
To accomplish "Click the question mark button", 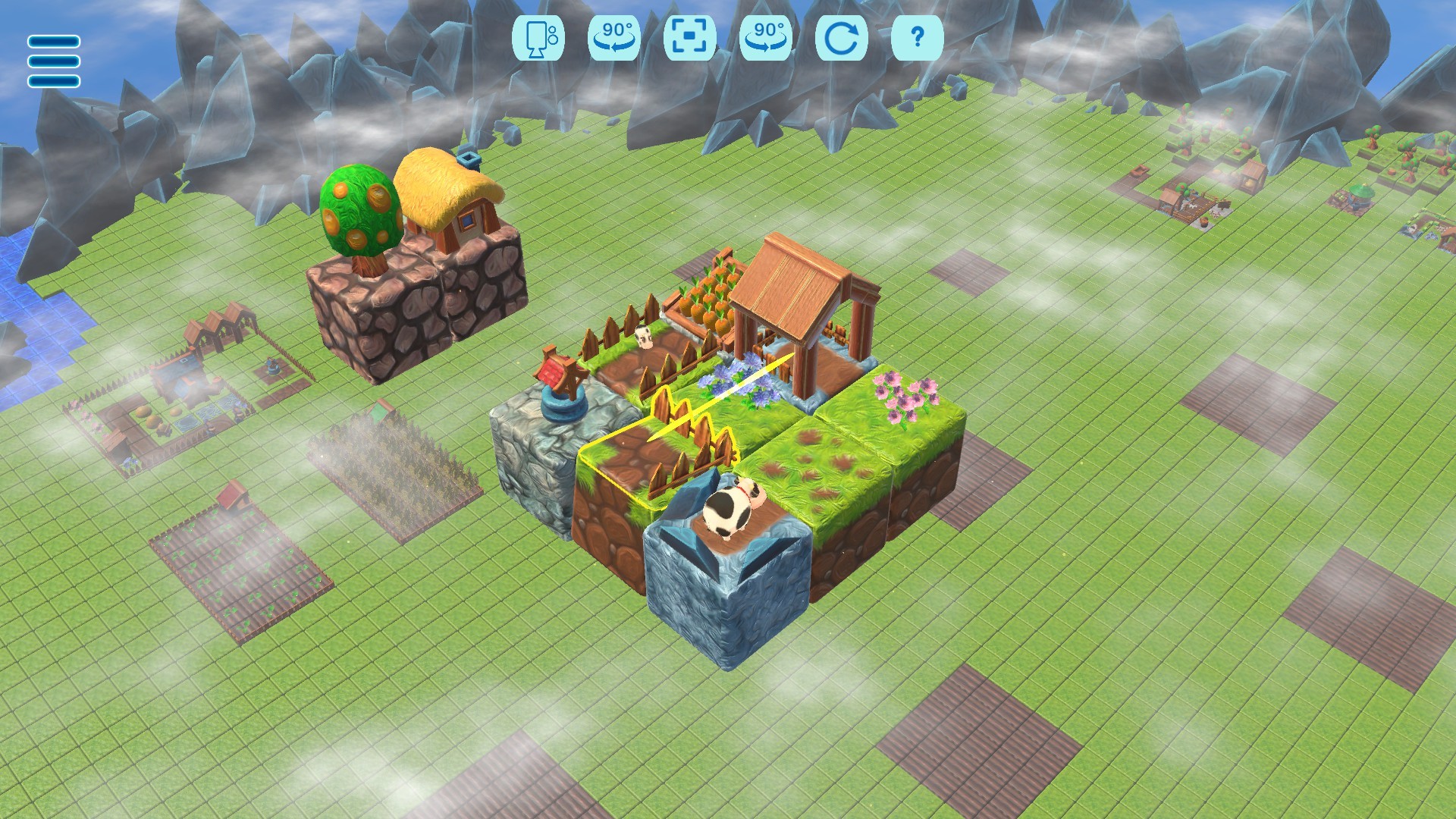I will click(x=917, y=38).
